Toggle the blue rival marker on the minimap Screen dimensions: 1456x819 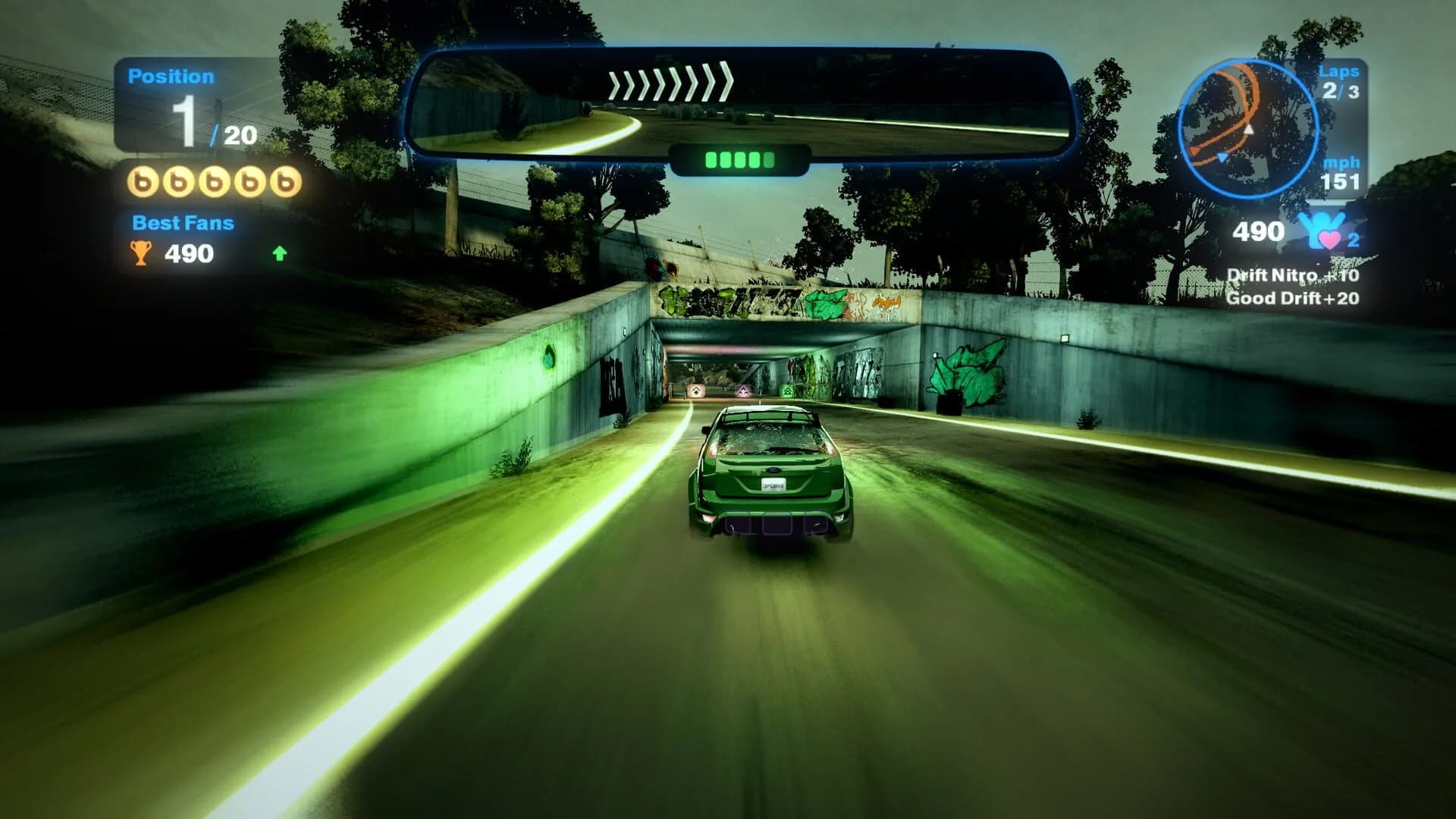[1222, 157]
